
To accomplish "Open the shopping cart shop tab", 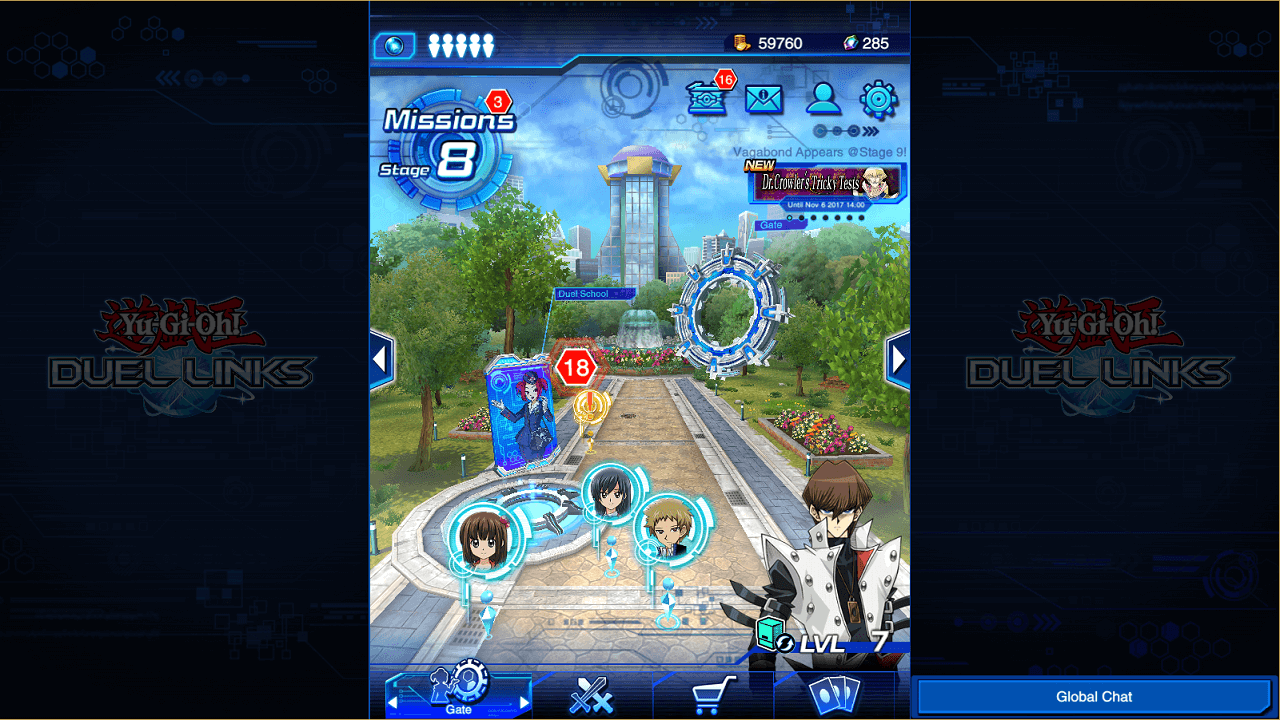I will [x=713, y=694].
